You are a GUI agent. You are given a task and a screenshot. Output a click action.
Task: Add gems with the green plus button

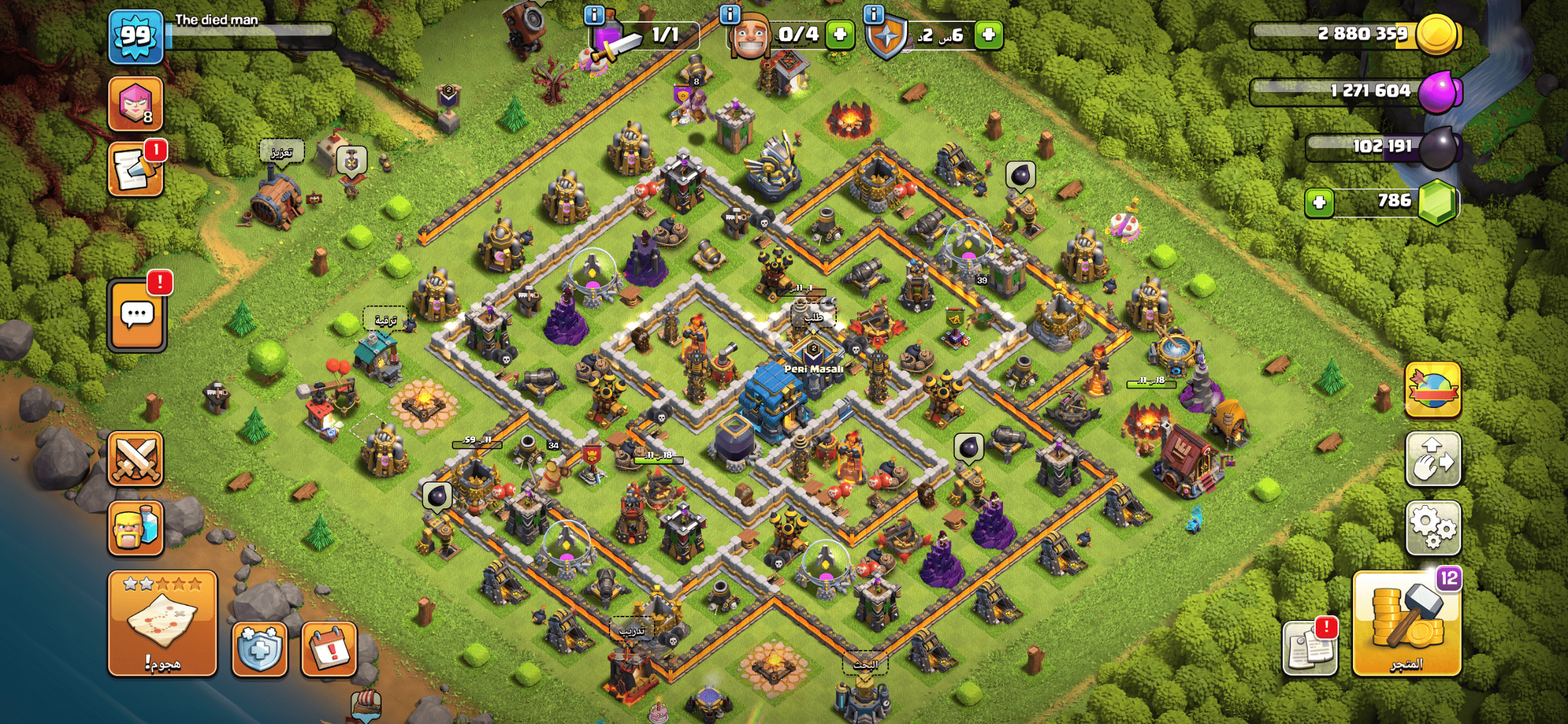click(x=1319, y=203)
